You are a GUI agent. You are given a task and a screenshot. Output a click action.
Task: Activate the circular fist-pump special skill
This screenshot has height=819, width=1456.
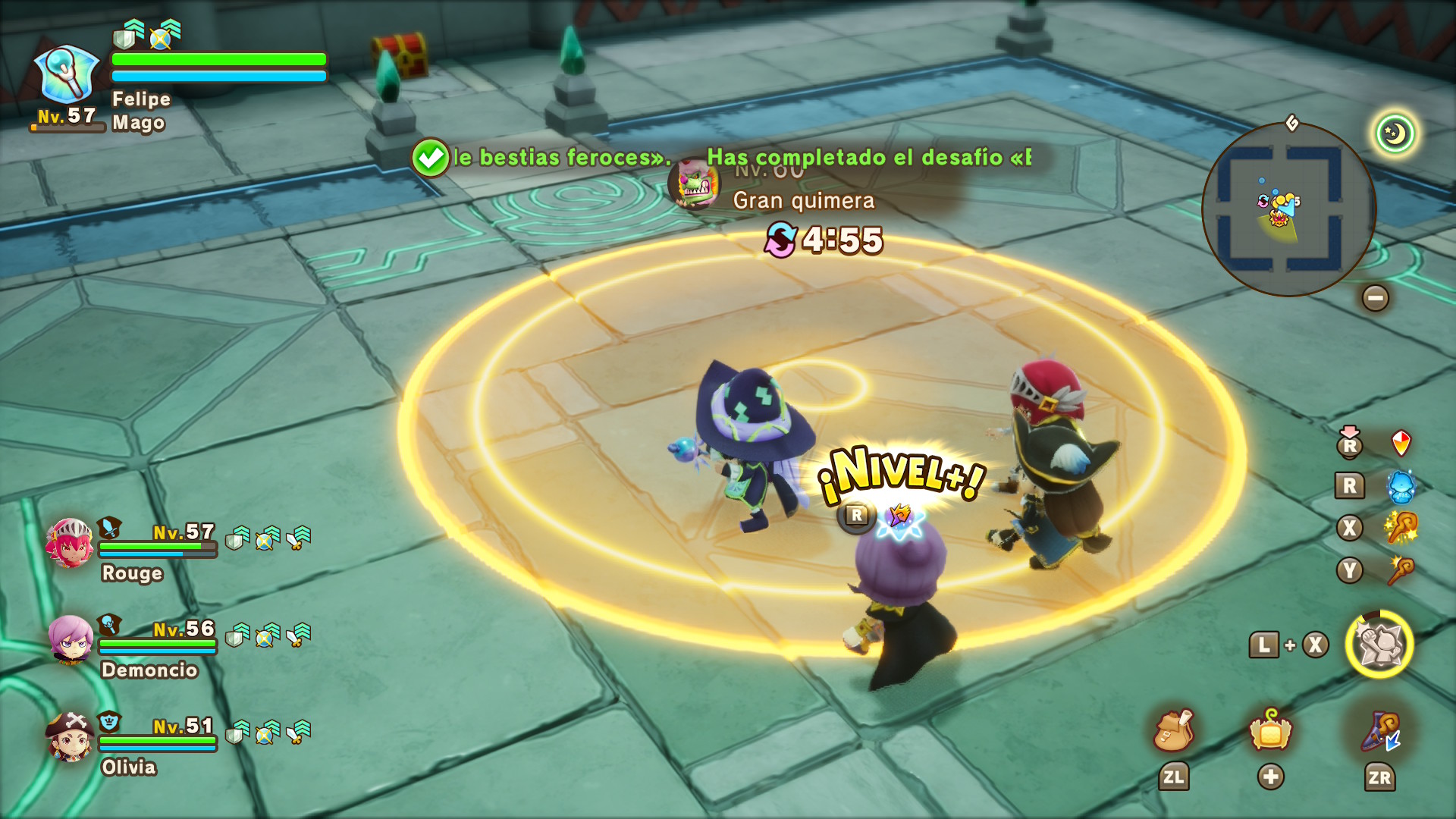1379,645
